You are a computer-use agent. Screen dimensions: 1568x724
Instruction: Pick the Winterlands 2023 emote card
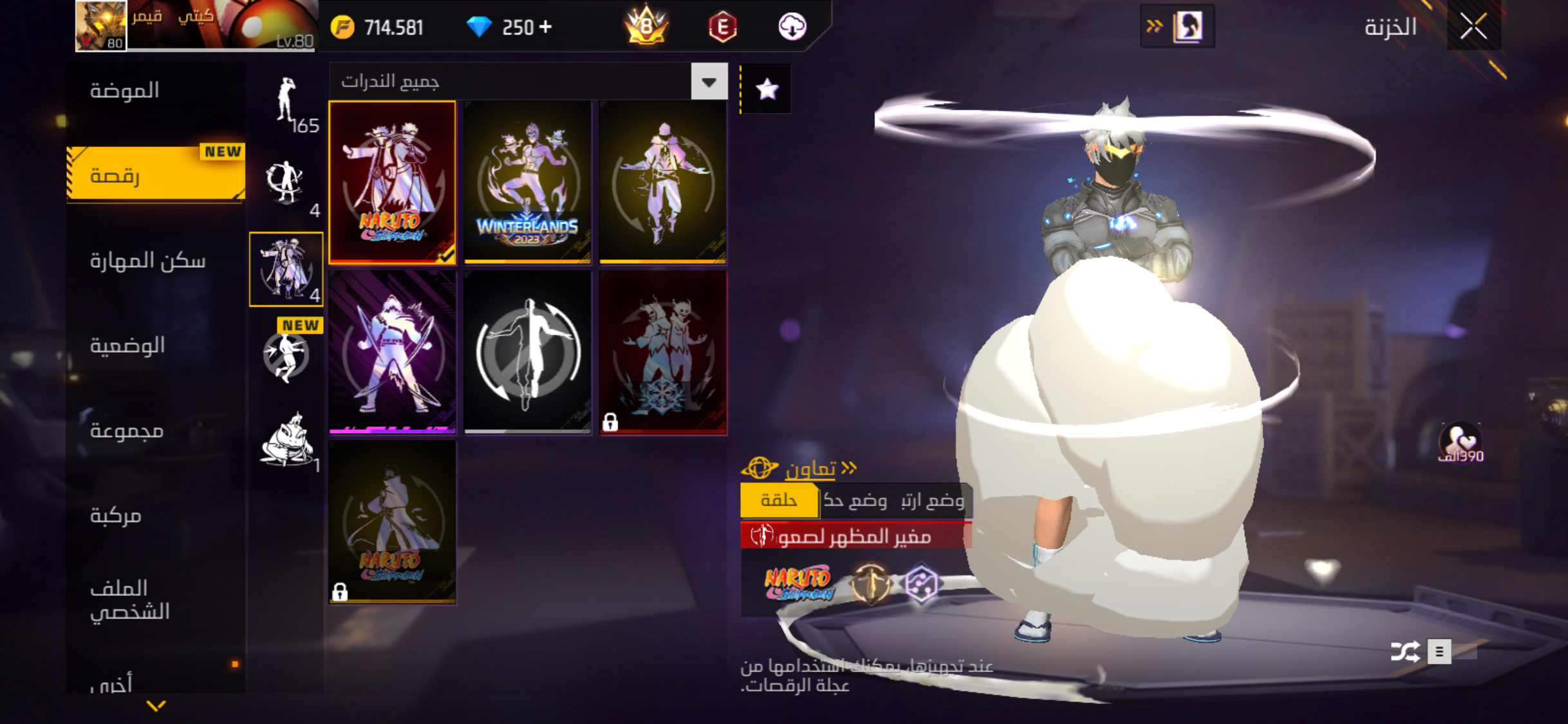tap(527, 182)
